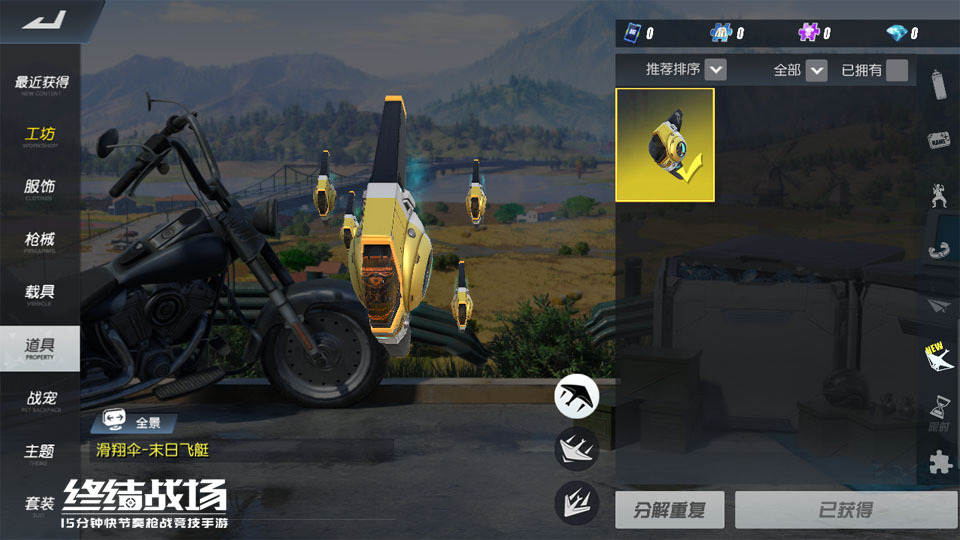Image resolution: width=960 pixels, height=540 pixels.
Task: Select the white-circled hang glider preview icon
Action: [577, 396]
